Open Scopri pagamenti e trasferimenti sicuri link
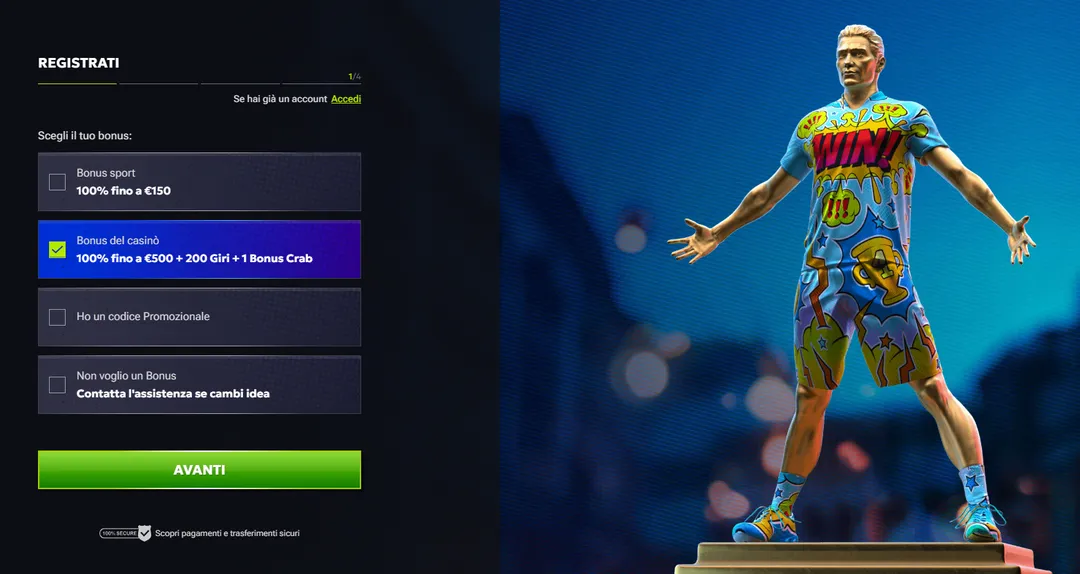The image size is (1080, 574). (x=227, y=534)
